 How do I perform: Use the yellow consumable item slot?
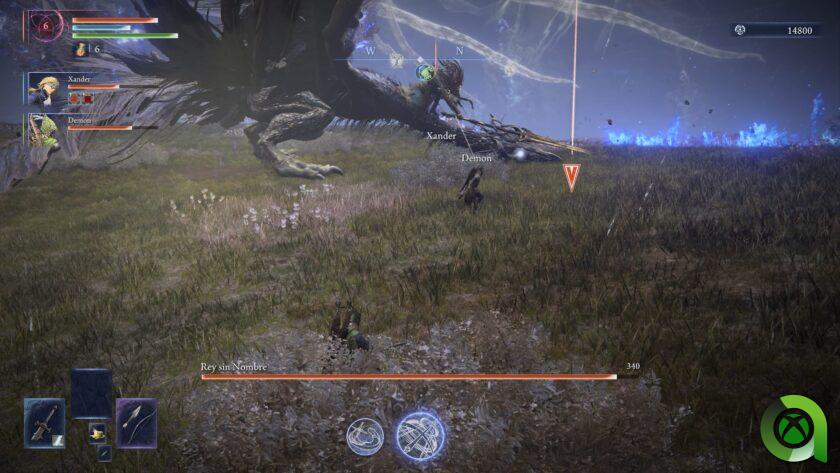[97, 433]
